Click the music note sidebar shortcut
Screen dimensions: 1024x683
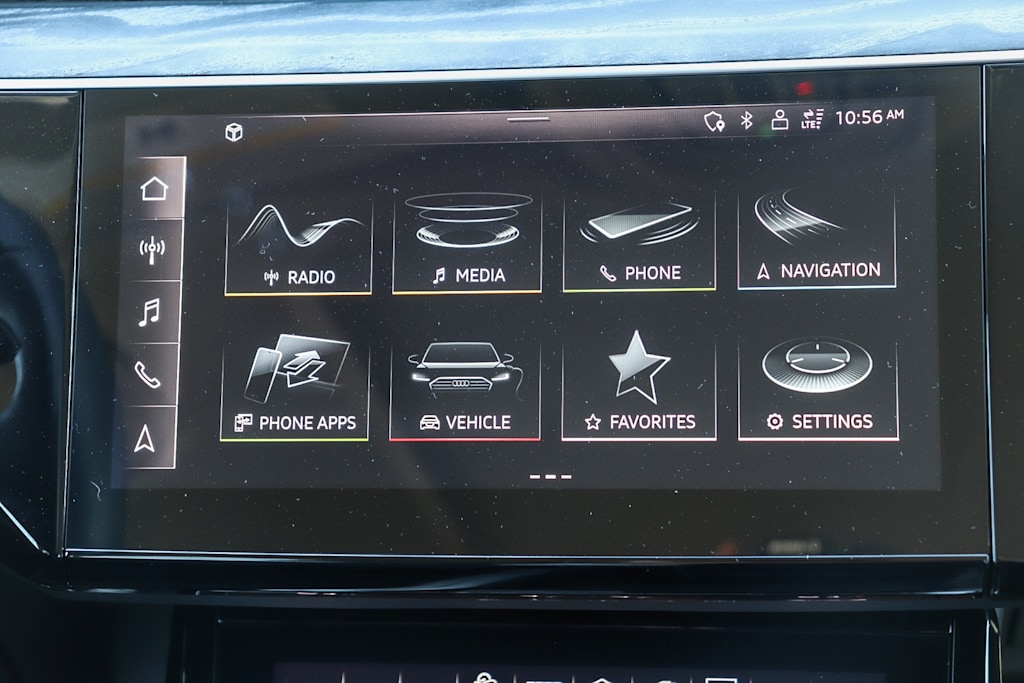(x=149, y=313)
